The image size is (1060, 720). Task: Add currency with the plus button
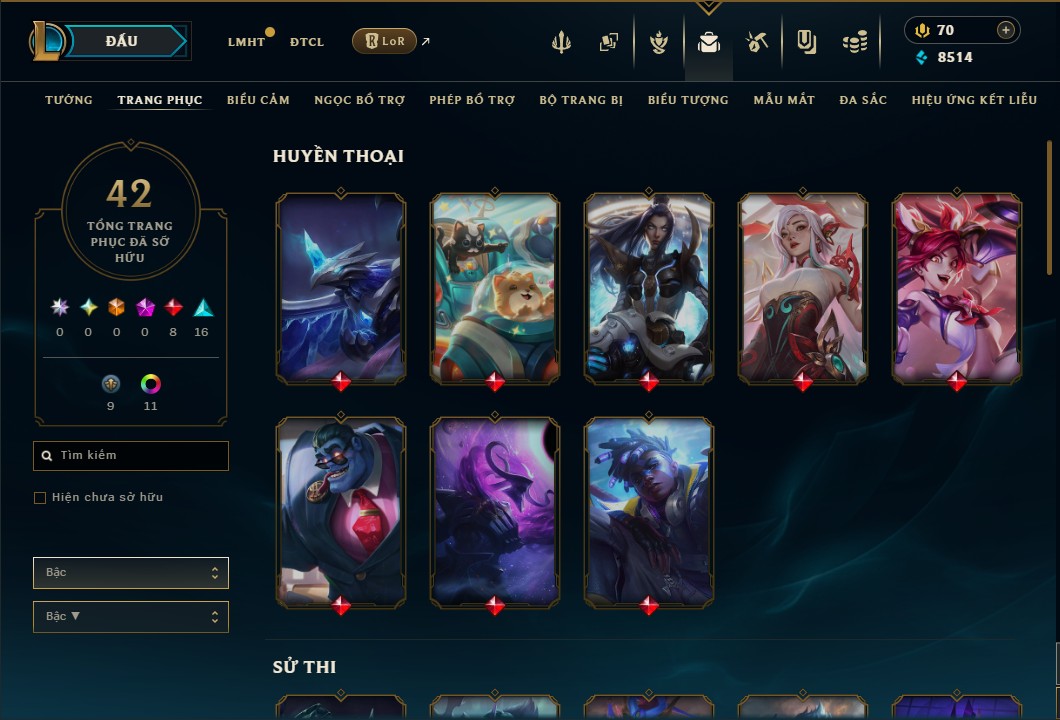click(x=1005, y=30)
